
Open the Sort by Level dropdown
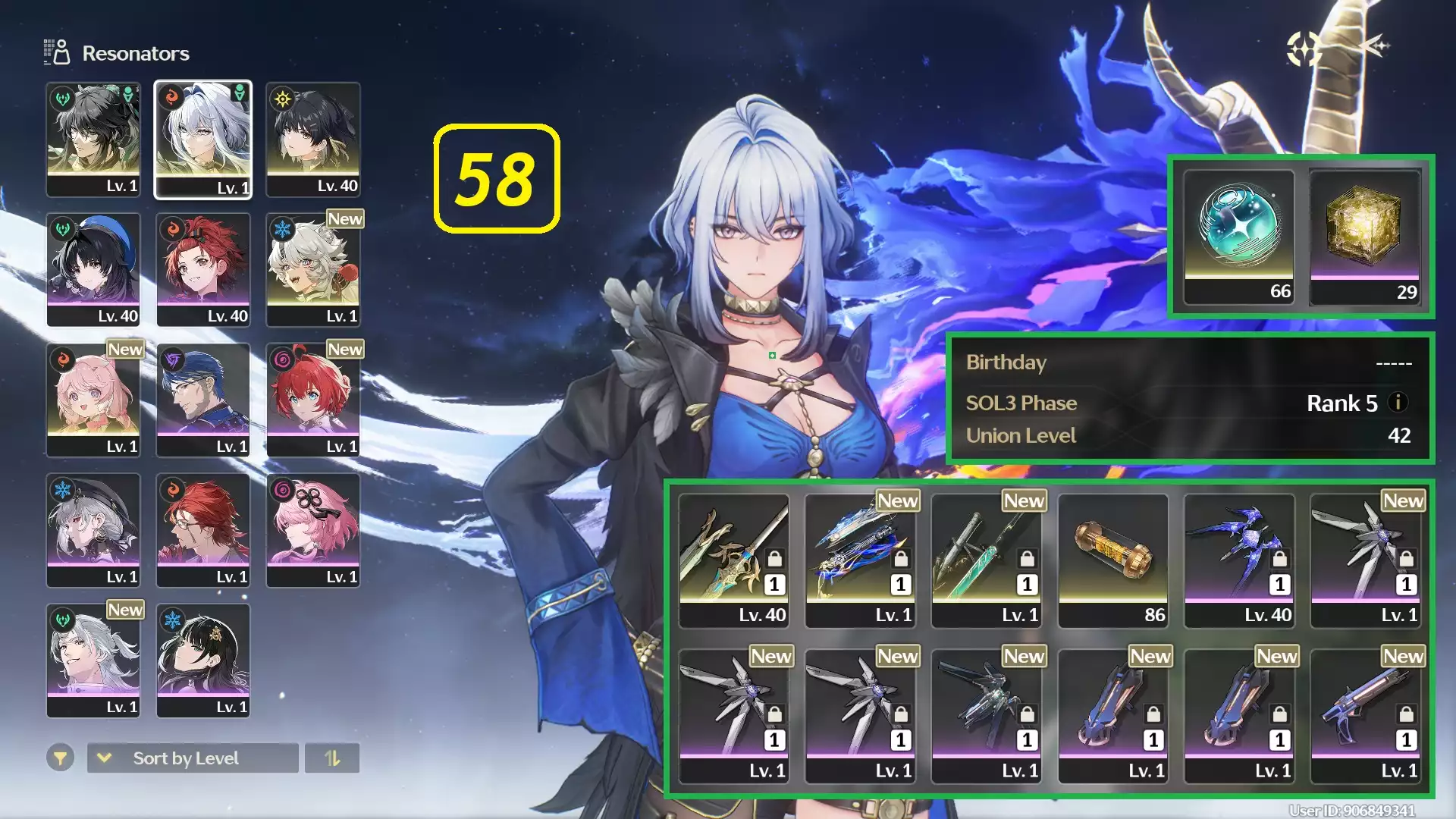(192, 758)
